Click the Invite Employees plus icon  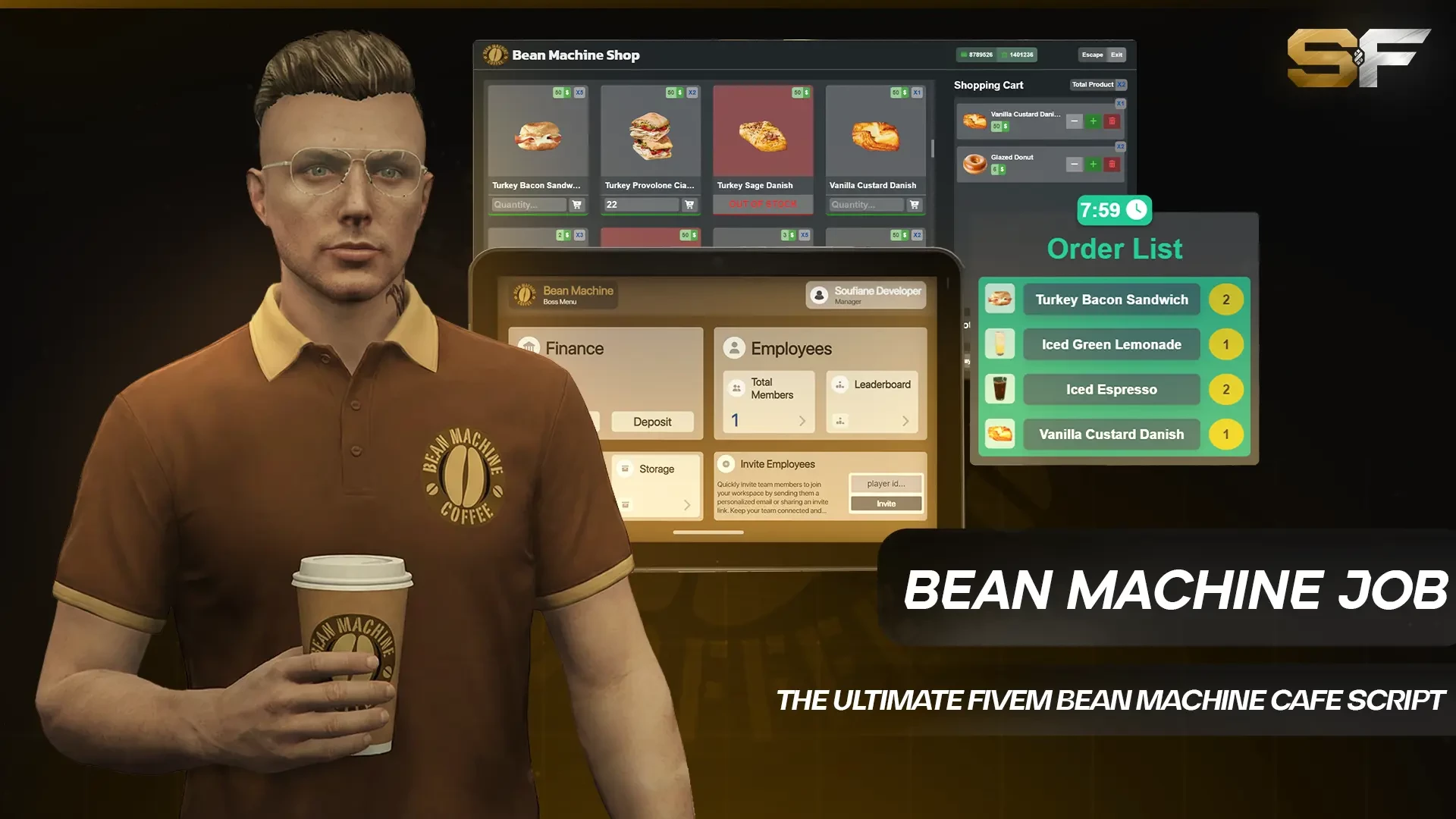(726, 463)
